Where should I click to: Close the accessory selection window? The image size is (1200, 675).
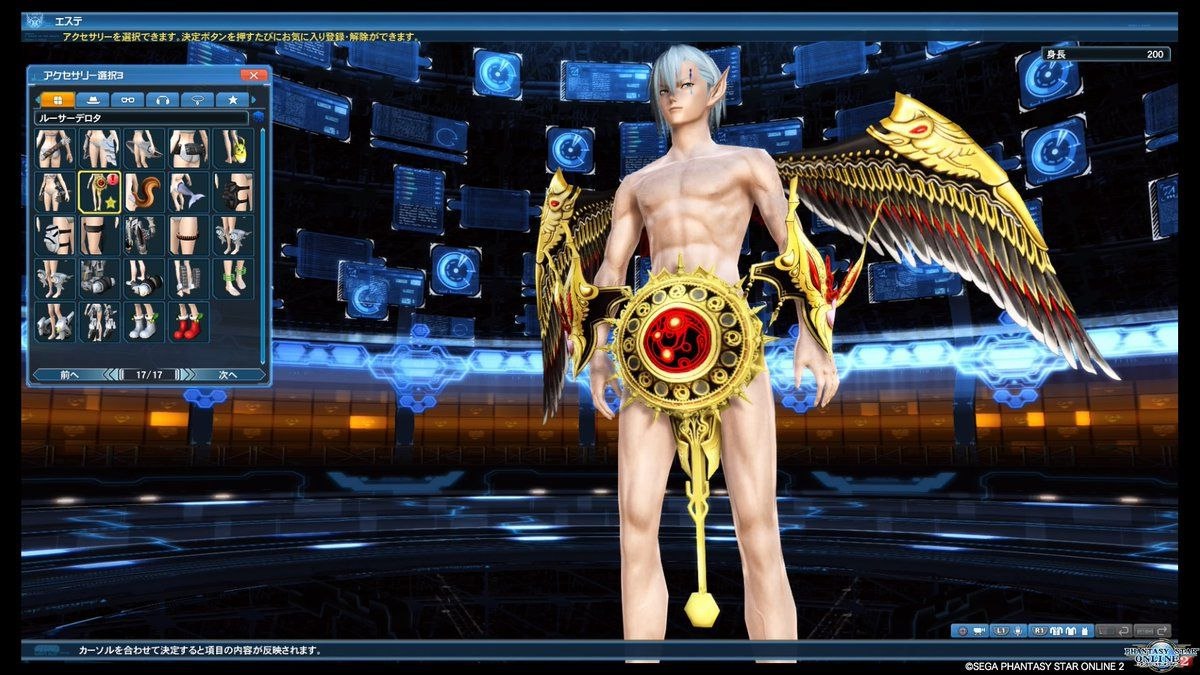(254, 75)
